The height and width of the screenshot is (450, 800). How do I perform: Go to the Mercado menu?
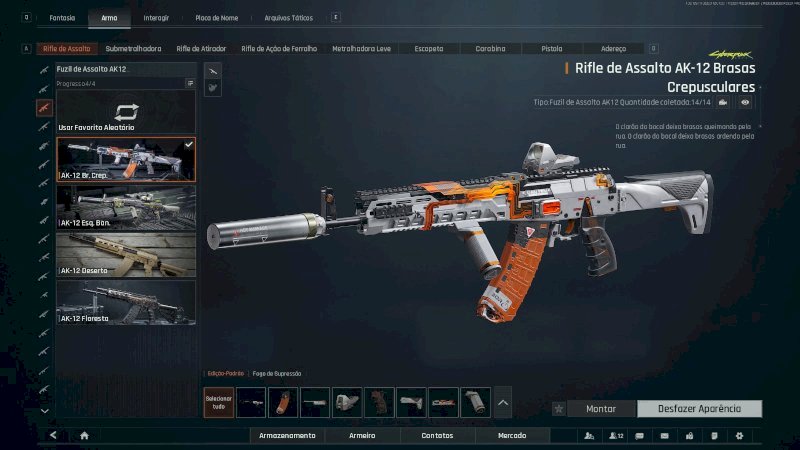tap(513, 436)
